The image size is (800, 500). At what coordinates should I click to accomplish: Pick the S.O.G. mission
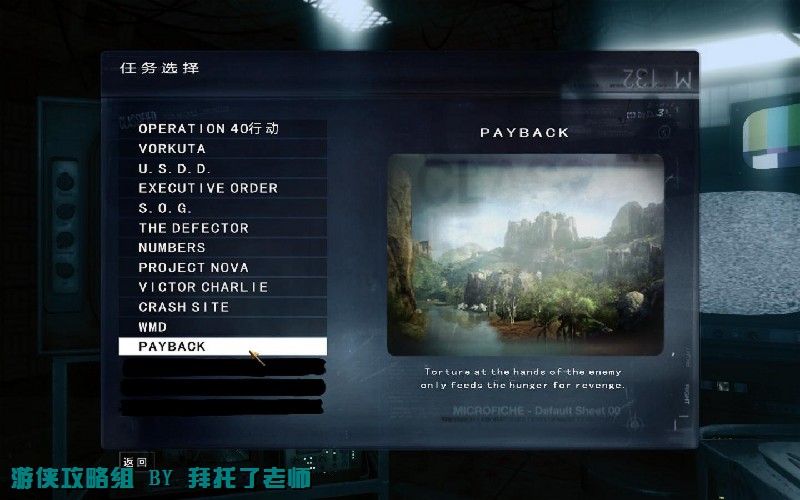tap(165, 208)
